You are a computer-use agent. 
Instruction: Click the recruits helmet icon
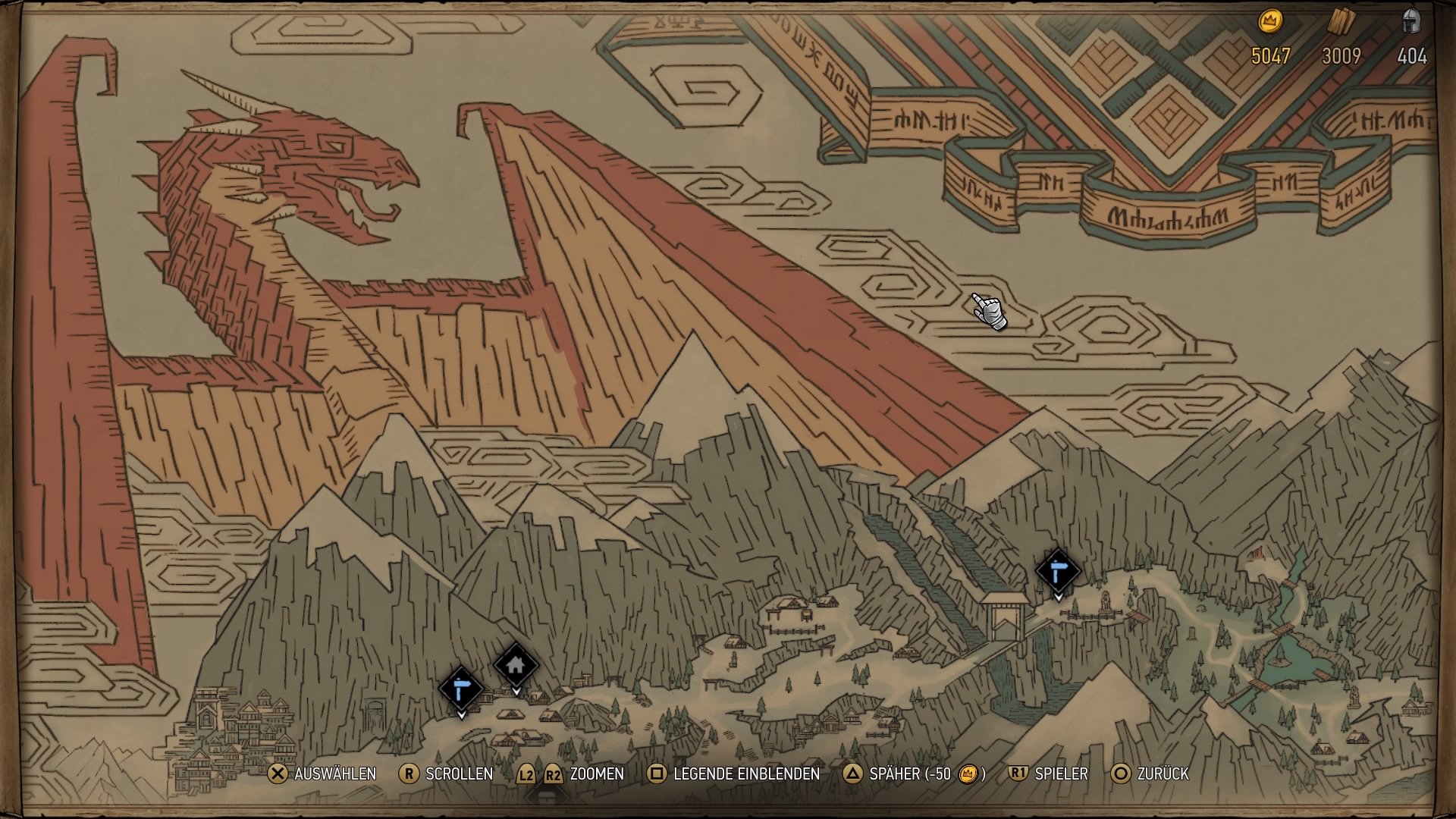coord(1412,20)
